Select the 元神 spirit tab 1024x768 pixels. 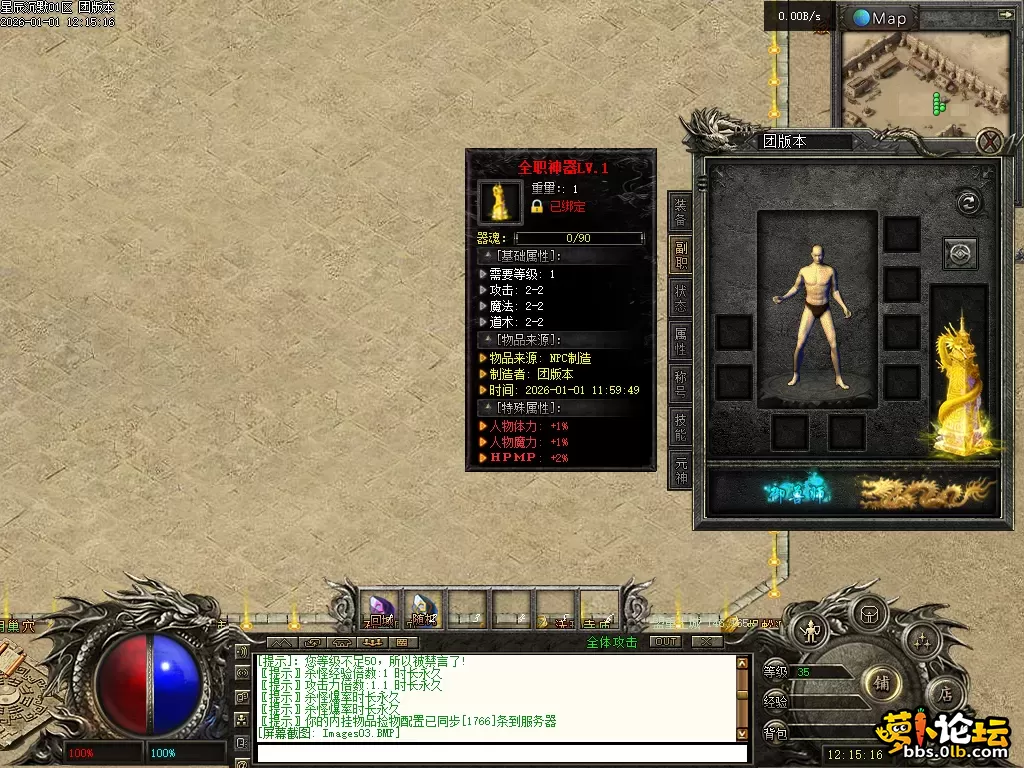pos(680,469)
